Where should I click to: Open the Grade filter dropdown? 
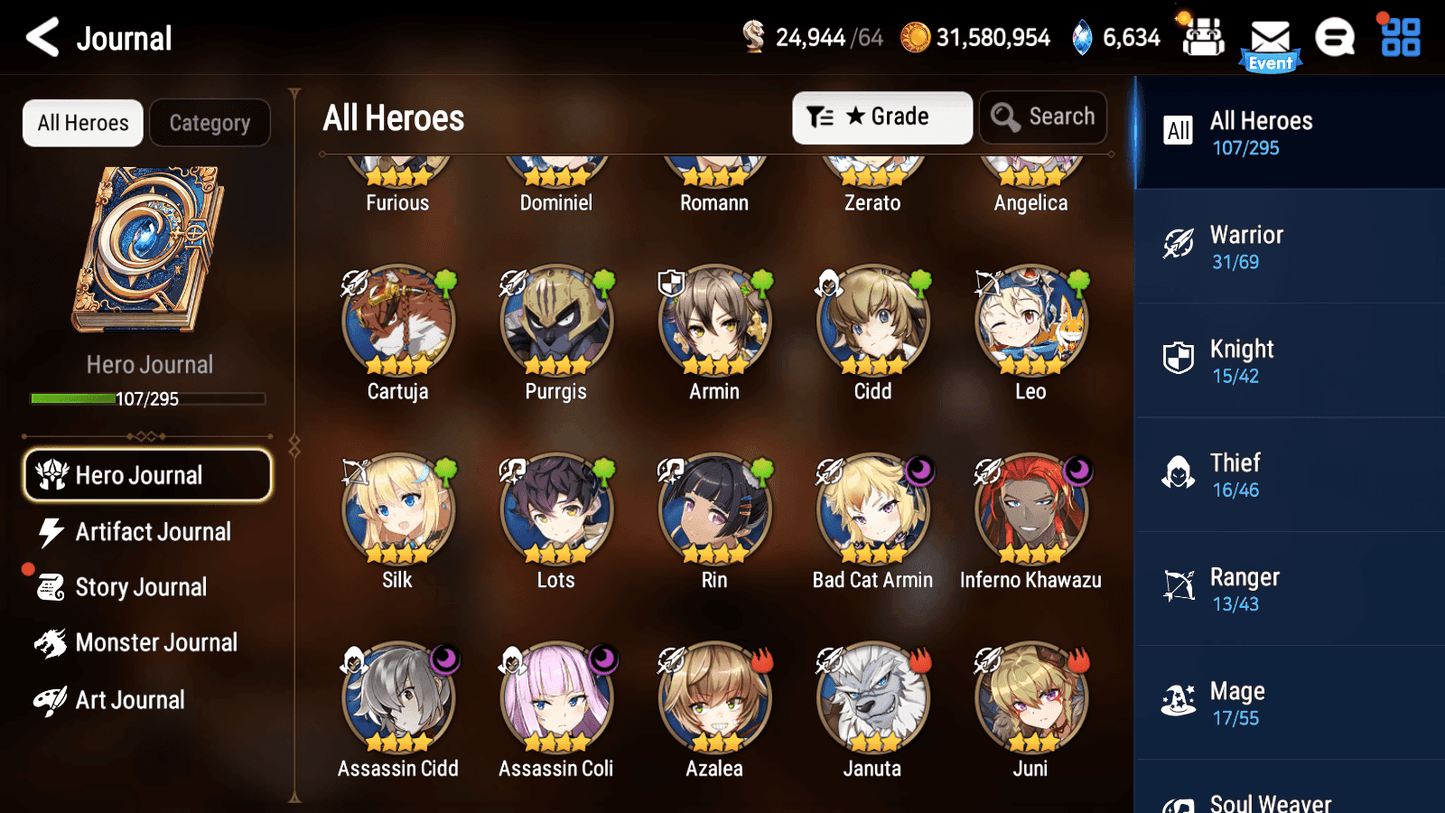click(x=882, y=117)
